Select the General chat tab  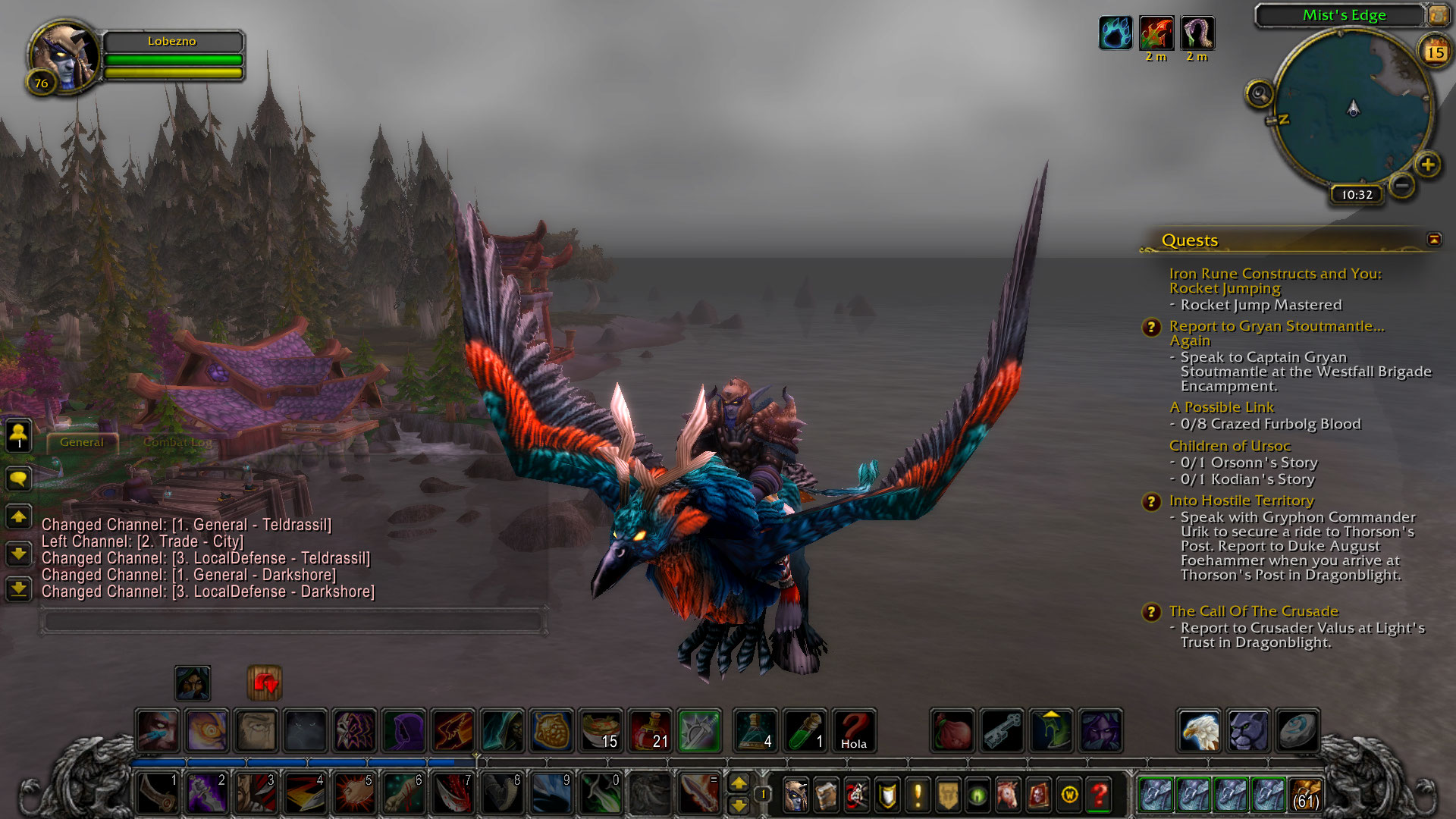click(x=82, y=442)
